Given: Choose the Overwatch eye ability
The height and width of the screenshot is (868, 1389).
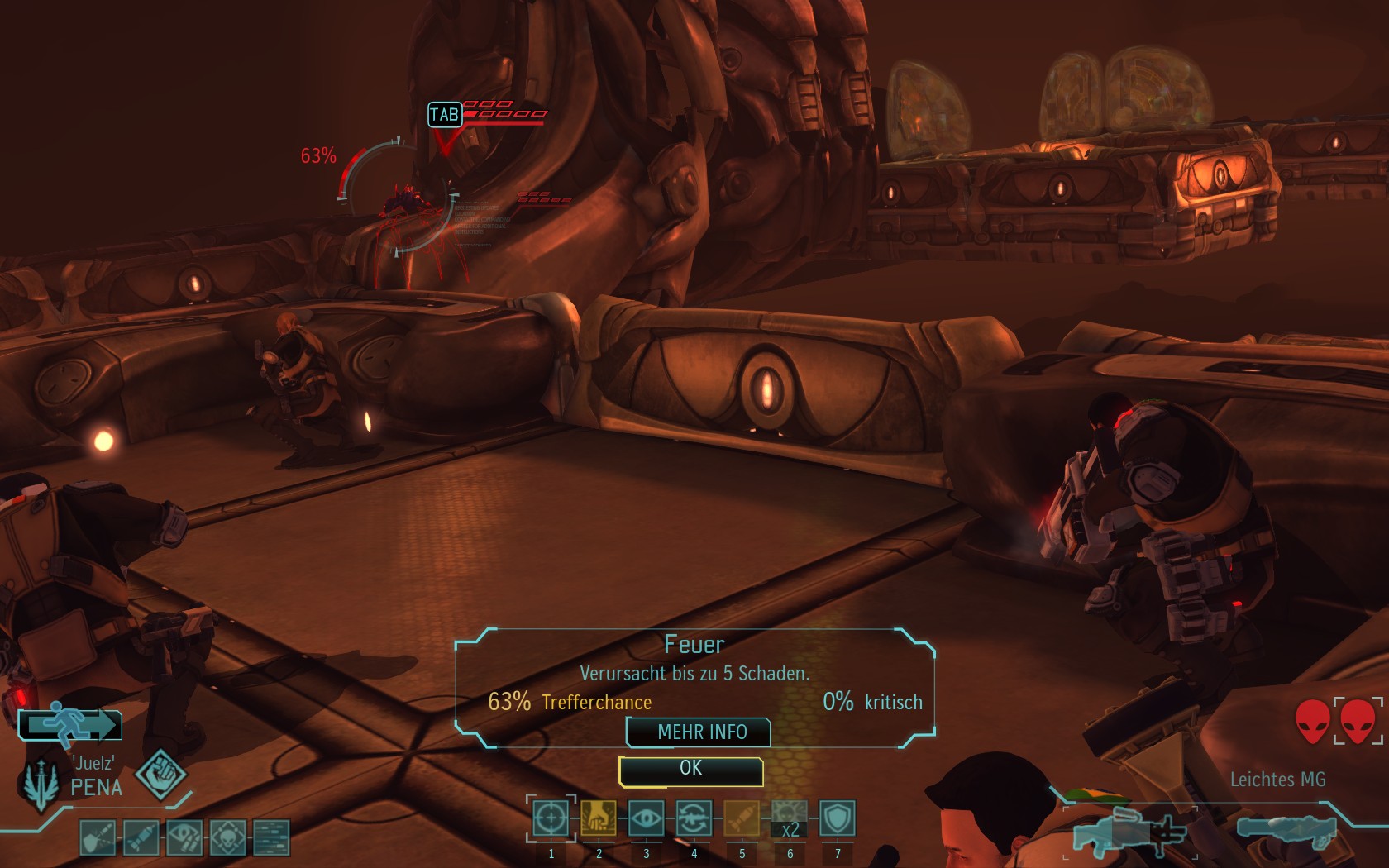Looking at the screenshot, I should [x=646, y=819].
